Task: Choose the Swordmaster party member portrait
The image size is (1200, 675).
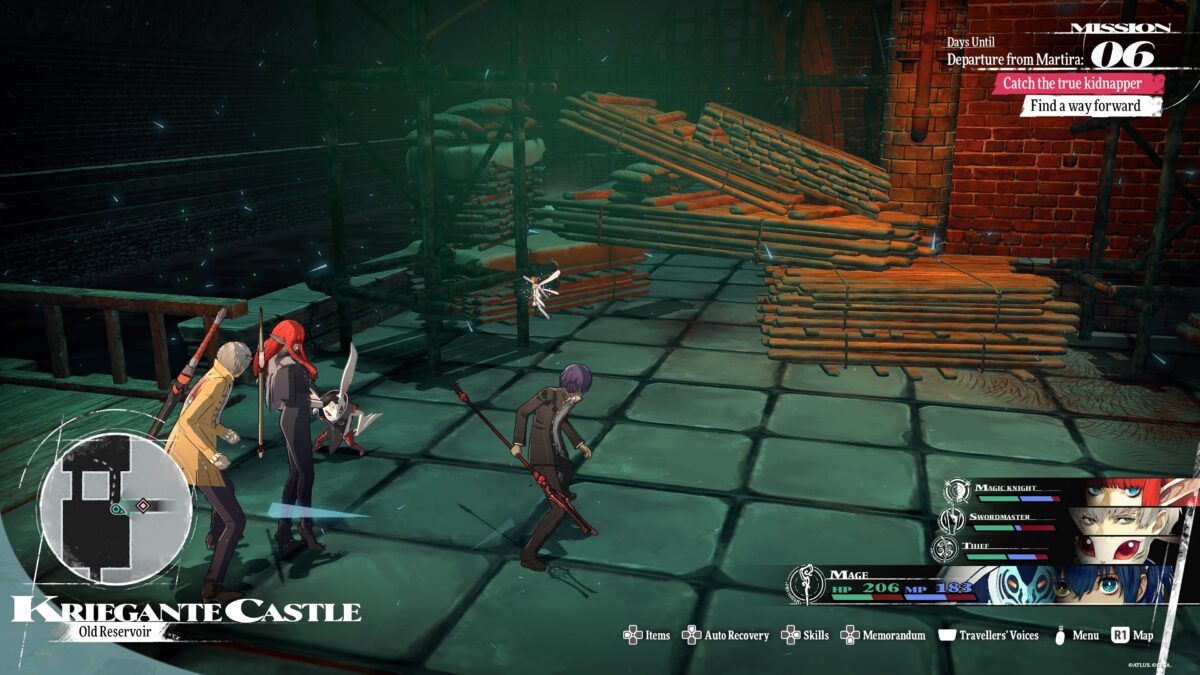Action: tap(1122, 520)
